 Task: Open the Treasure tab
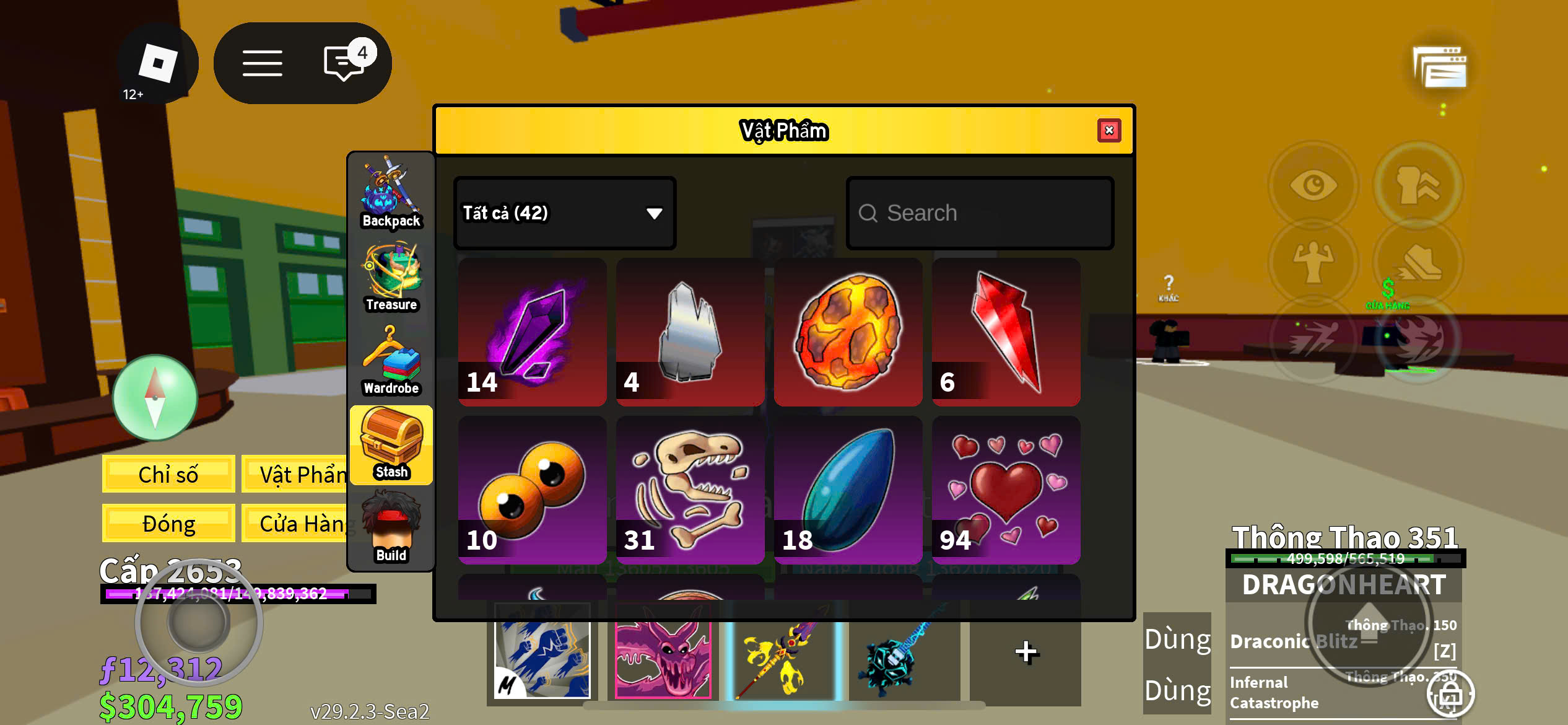(391, 277)
